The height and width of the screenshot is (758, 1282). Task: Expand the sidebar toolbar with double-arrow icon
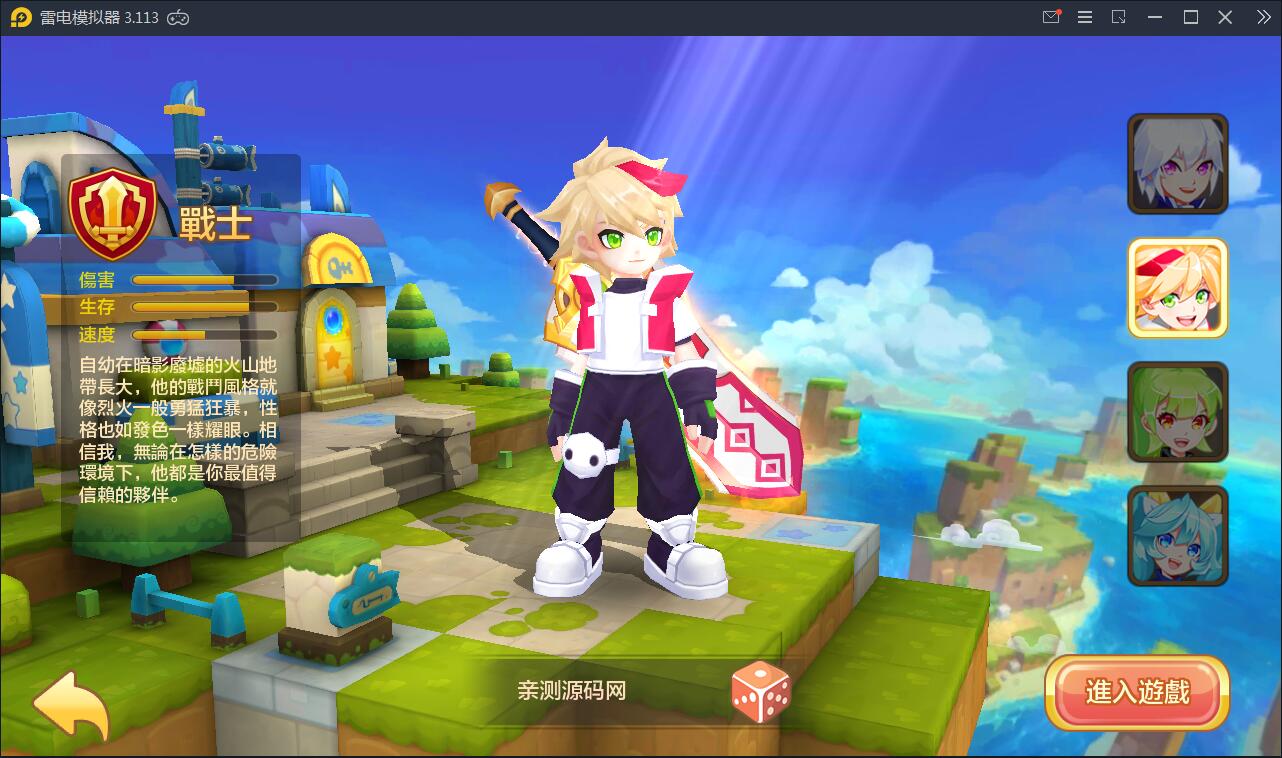[x=1262, y=17]
